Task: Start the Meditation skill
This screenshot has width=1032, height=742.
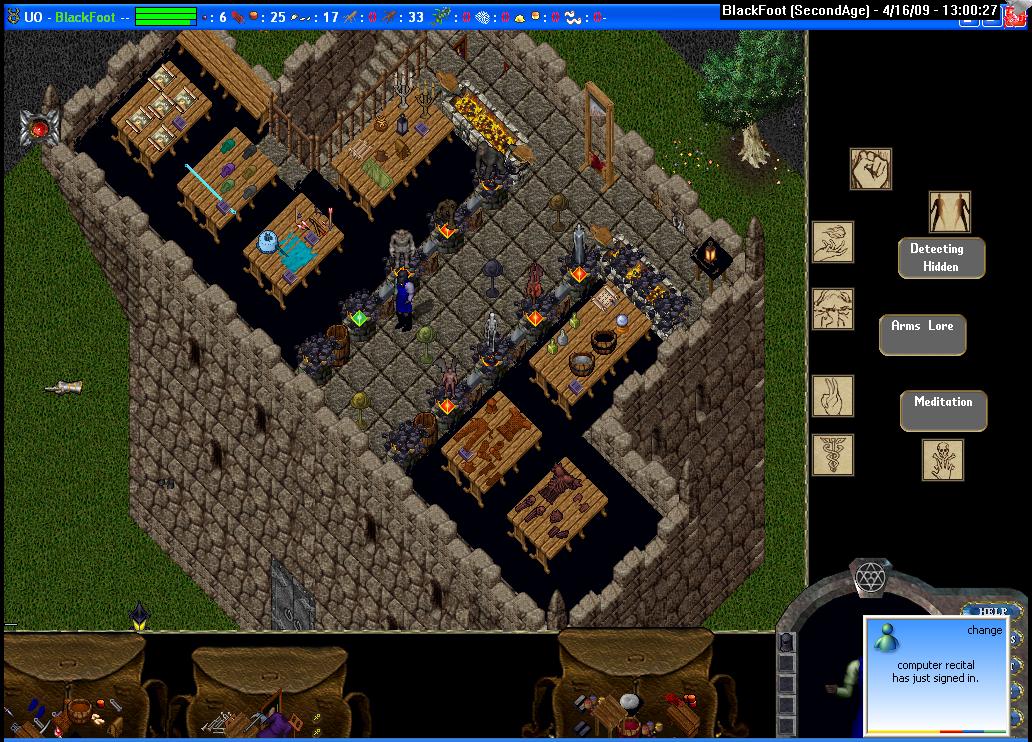Action: point(943,410)
